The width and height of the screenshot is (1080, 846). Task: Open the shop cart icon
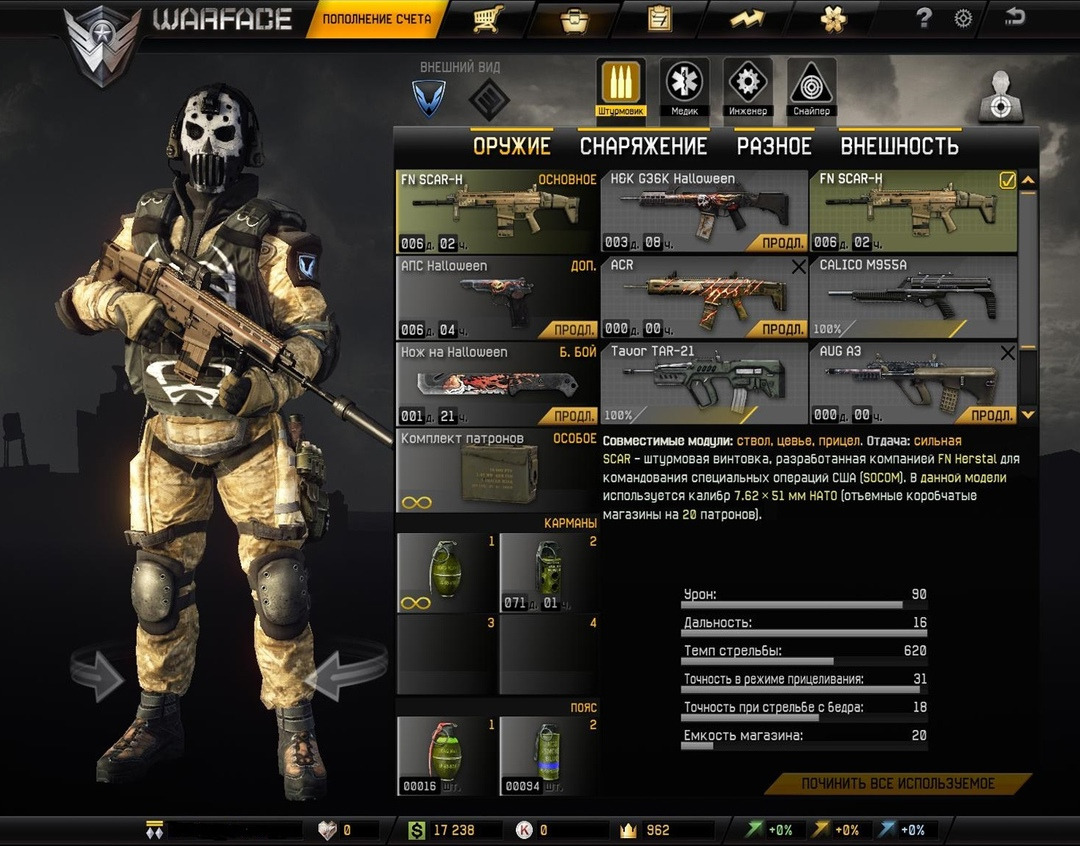tap(488, 18)
